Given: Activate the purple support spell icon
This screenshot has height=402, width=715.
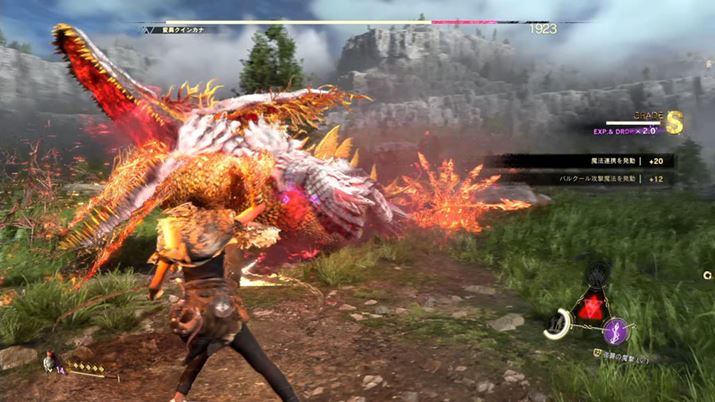Looking at the screenshot, I should (x=618, y=329).
